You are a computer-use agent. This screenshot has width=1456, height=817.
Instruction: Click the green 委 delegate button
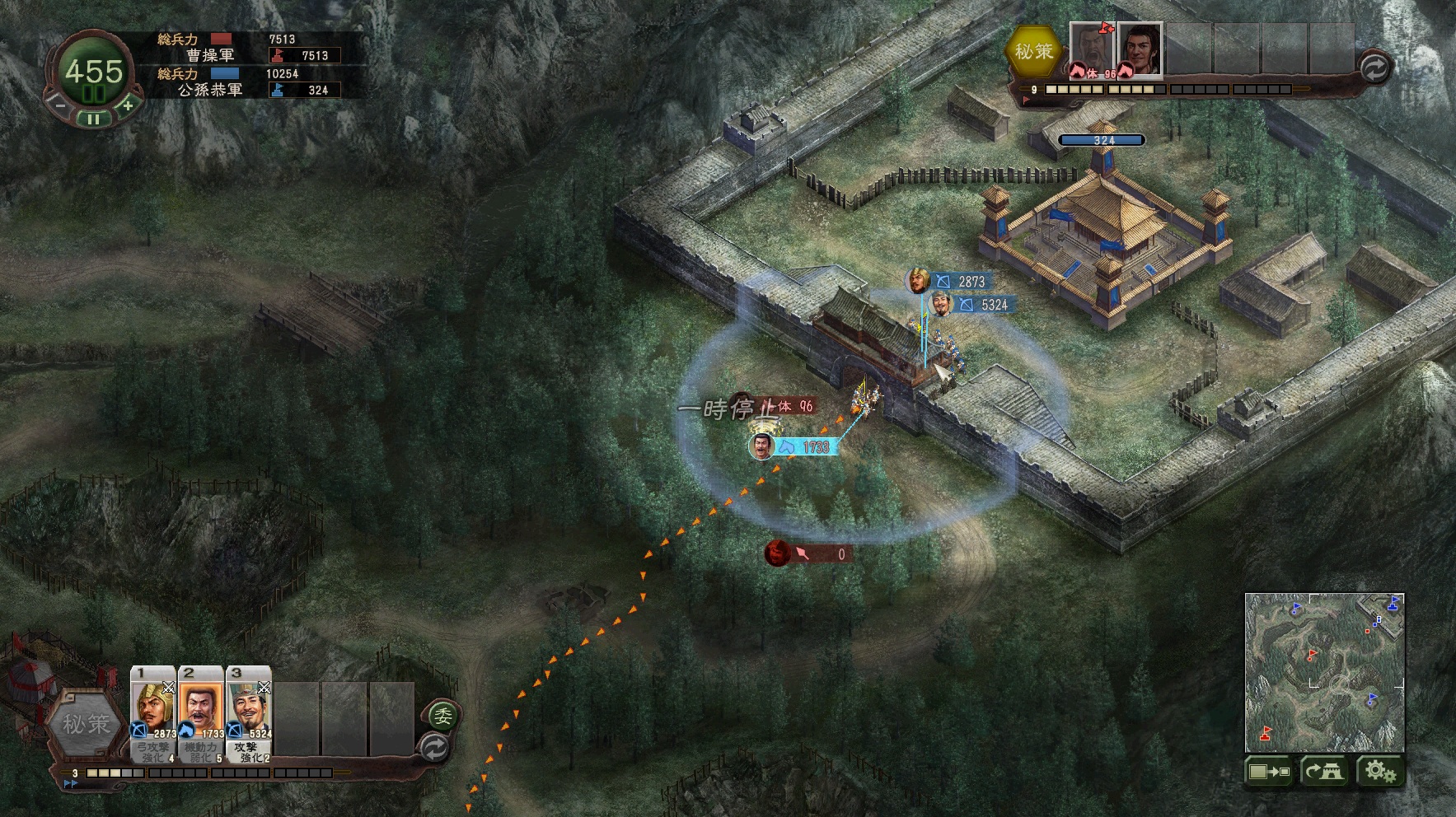pyautogui.click(x=442, y=715)
